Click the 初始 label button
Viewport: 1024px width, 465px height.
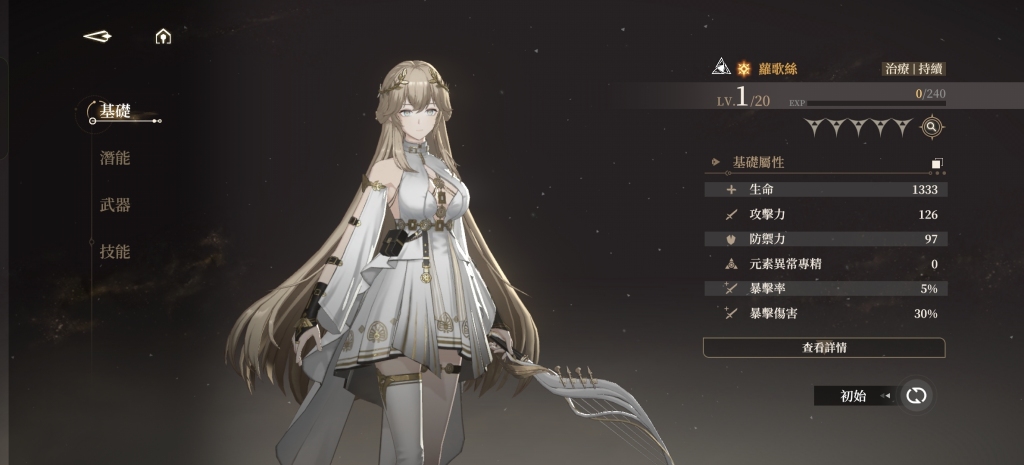click(853, 396)
